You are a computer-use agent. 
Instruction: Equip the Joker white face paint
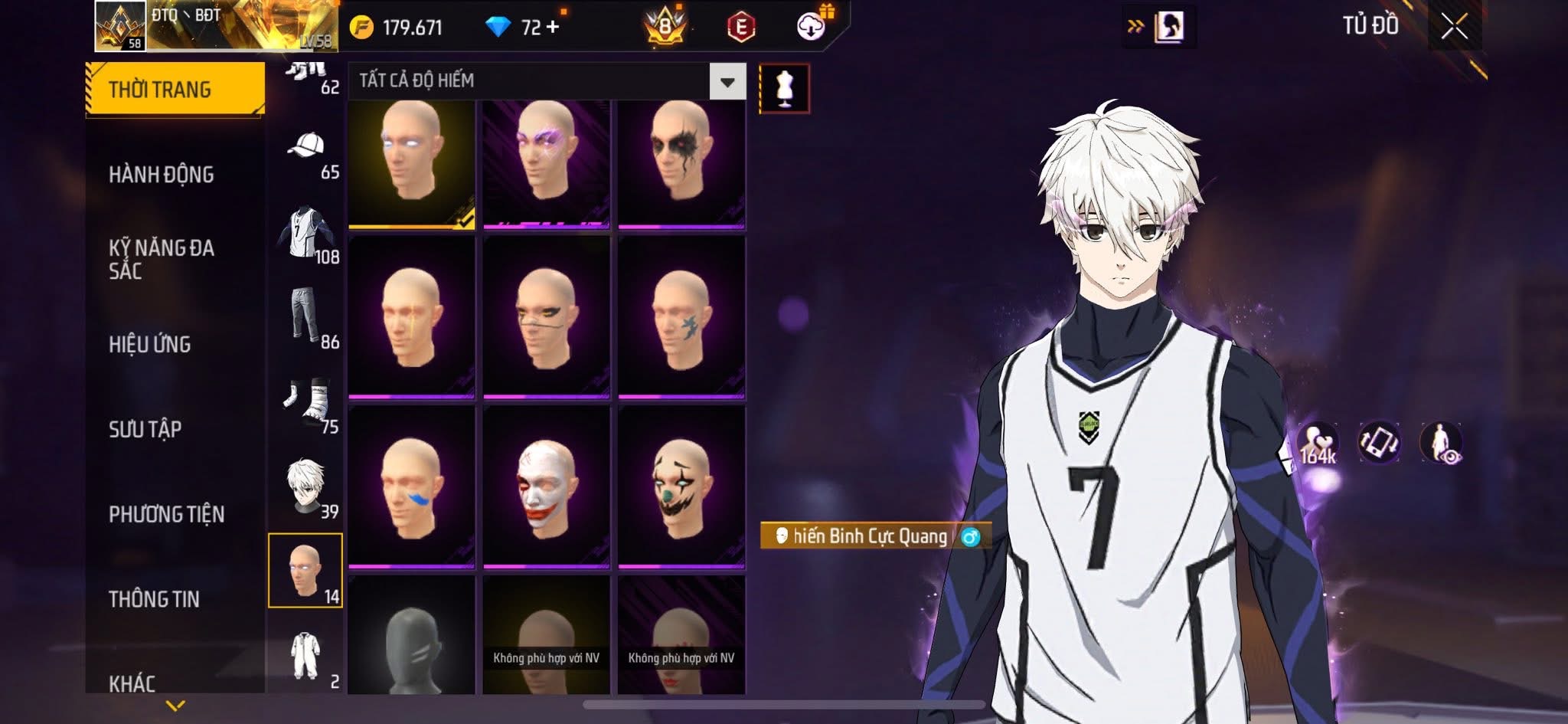click(x=546, y=486)
